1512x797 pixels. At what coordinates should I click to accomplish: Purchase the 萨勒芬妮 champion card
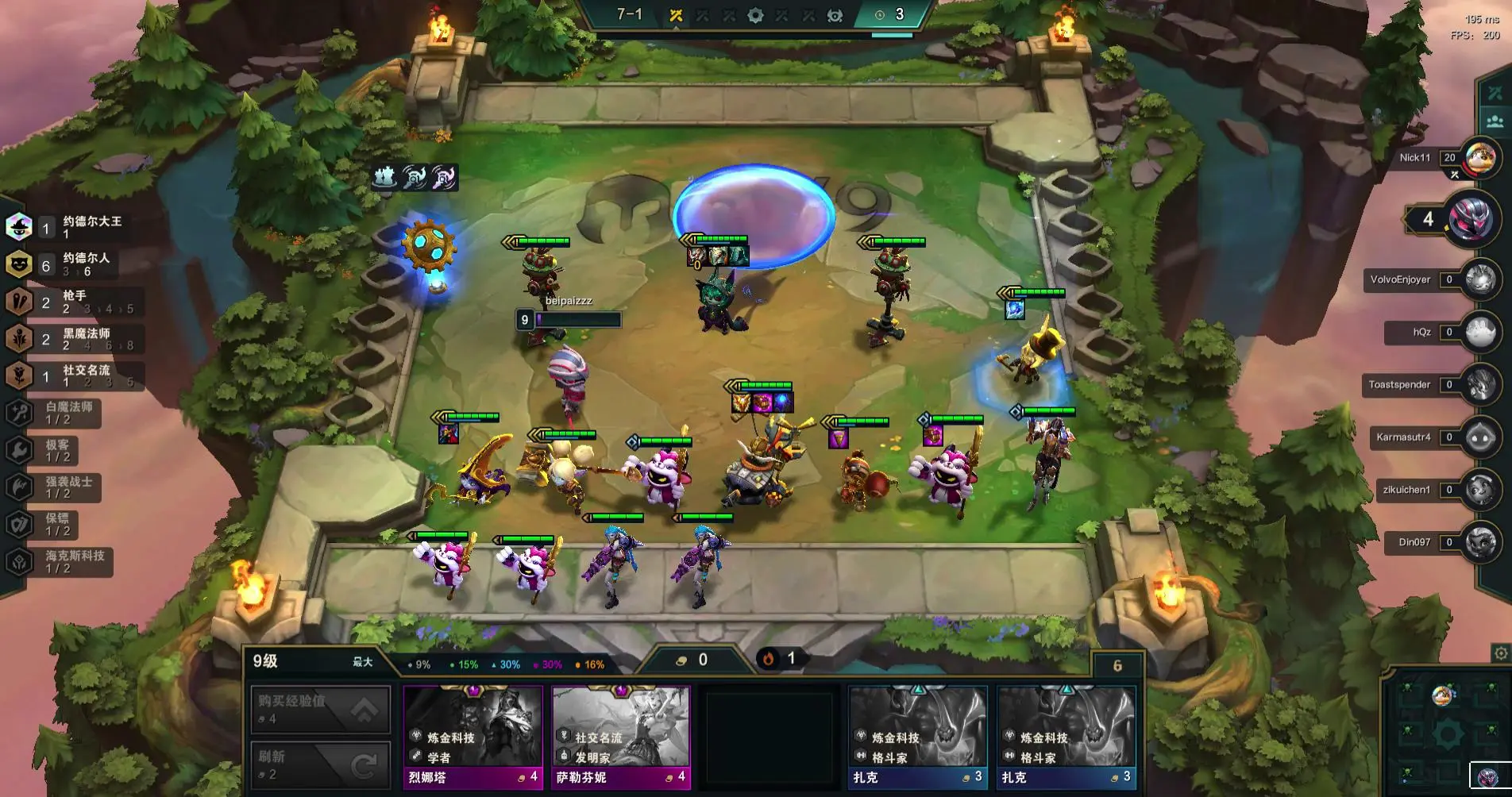click(x=621, y=737)
